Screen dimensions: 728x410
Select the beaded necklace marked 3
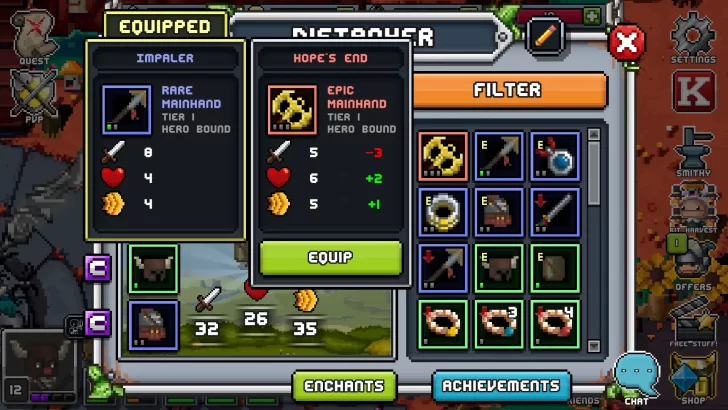499,323
